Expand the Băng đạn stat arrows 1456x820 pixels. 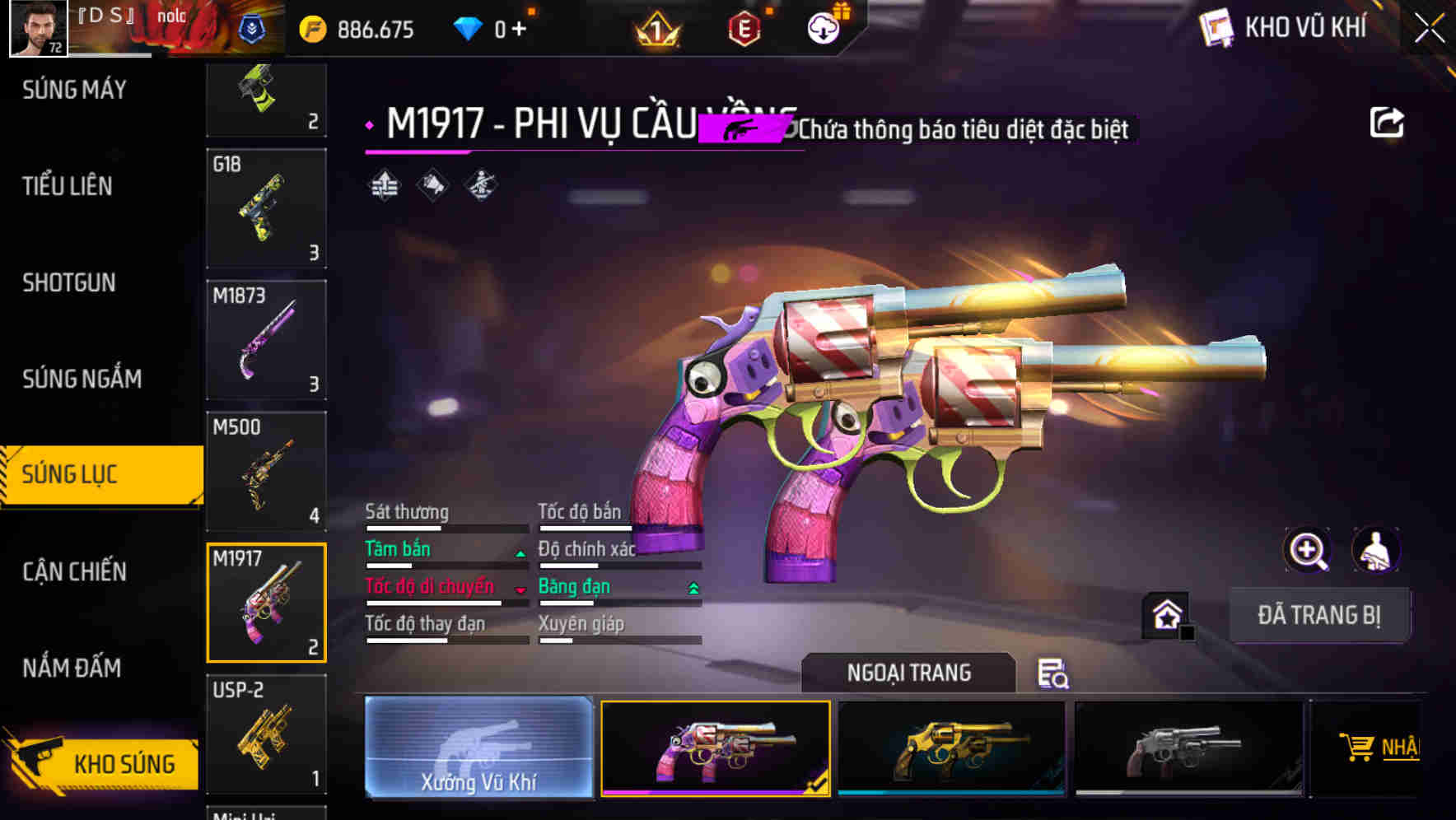click(692, 589)
